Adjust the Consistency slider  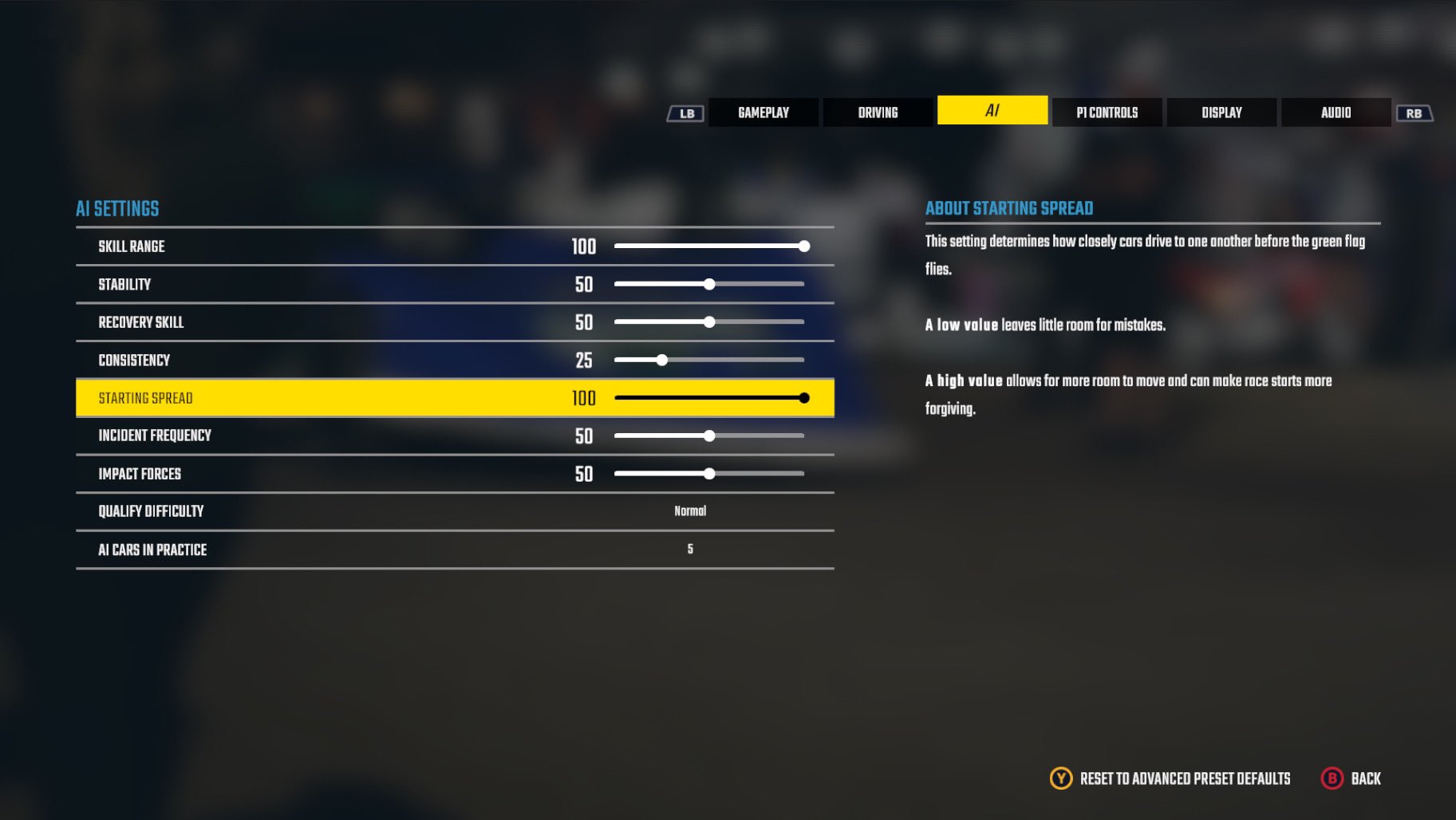pos(661,360)
